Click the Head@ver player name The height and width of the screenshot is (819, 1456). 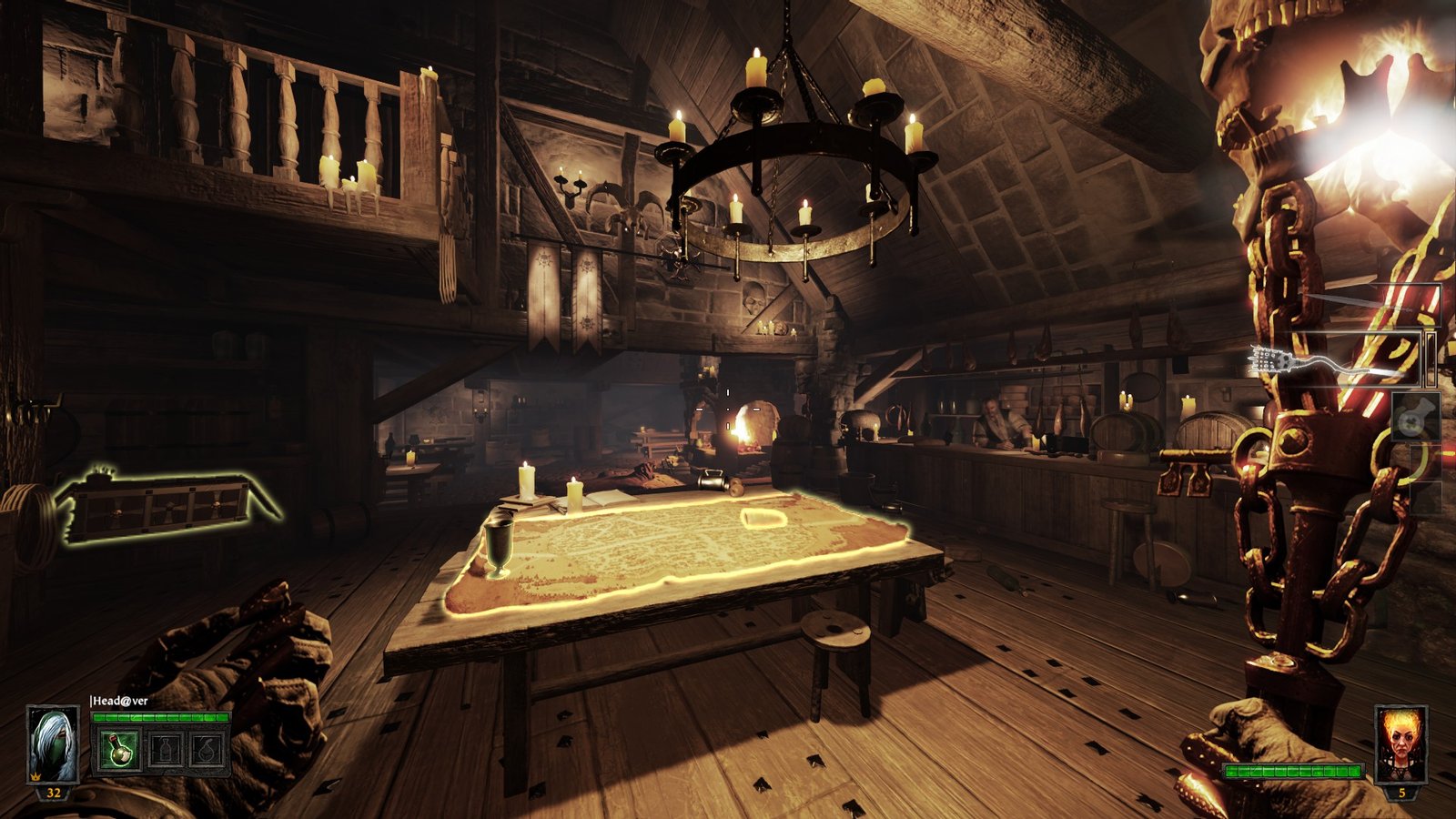(119, 701)
